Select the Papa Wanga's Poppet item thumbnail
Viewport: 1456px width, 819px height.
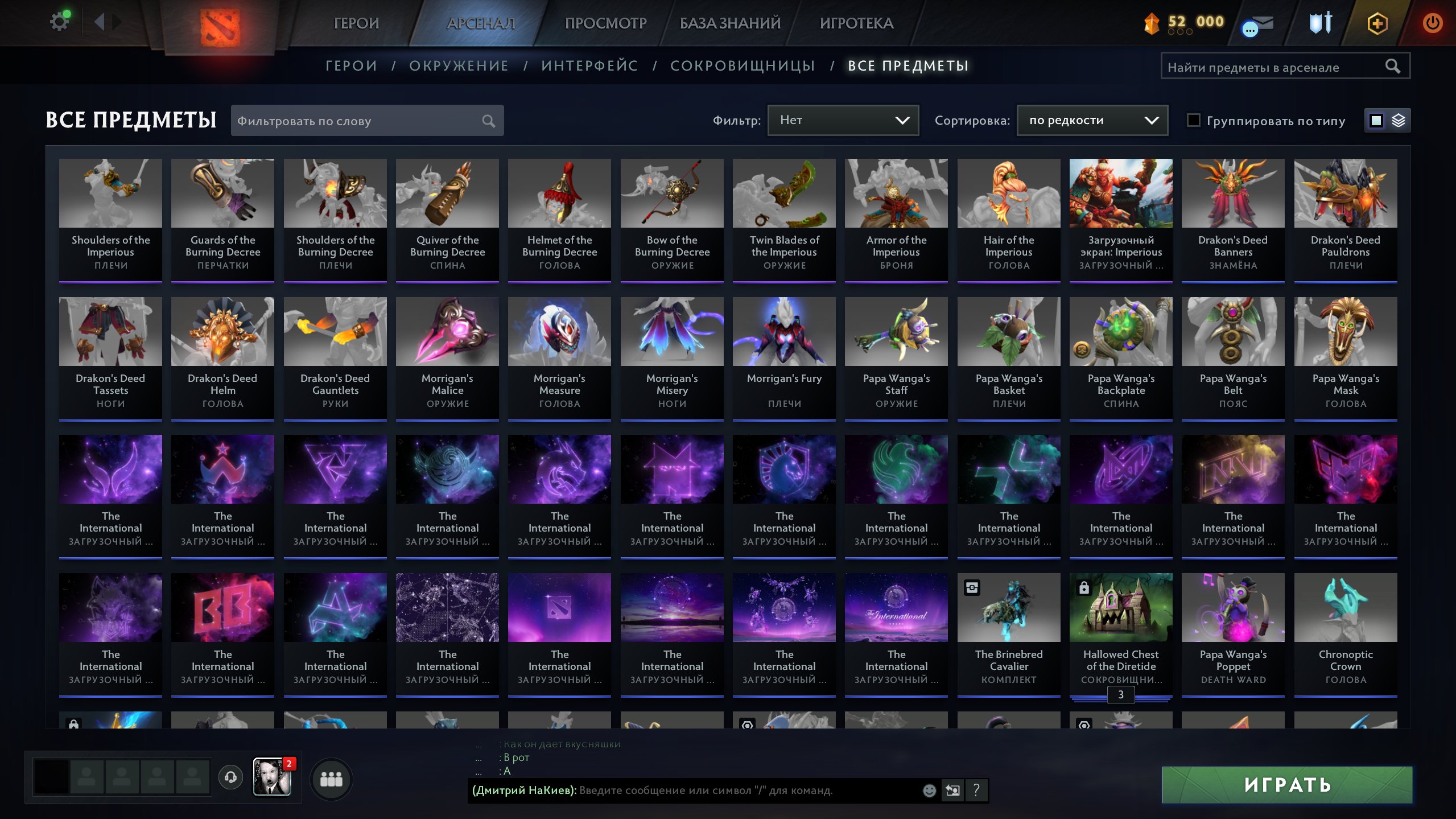[x=1232, y=608]
